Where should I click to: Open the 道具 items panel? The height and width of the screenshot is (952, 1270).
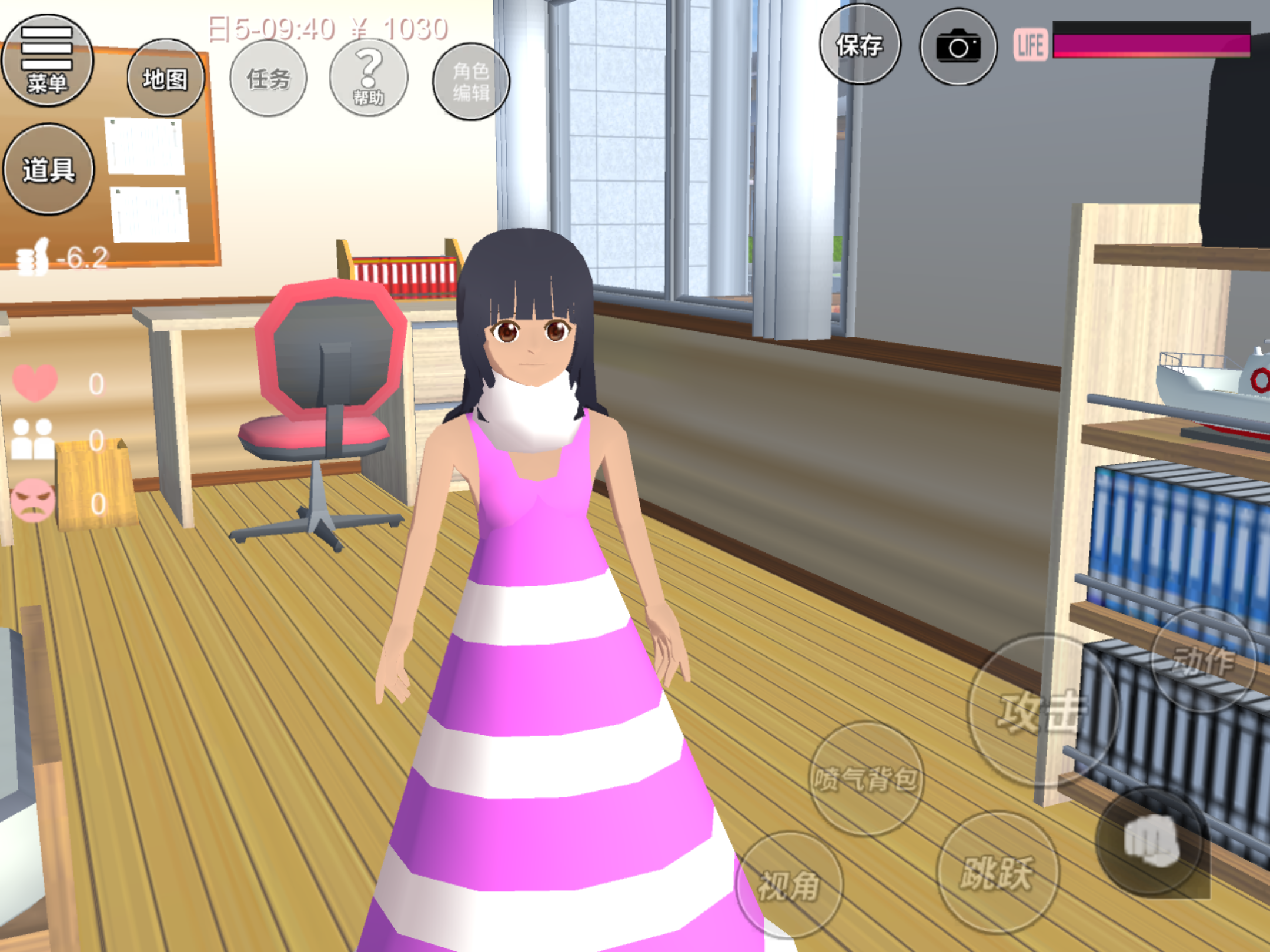(x=48, y=169)
